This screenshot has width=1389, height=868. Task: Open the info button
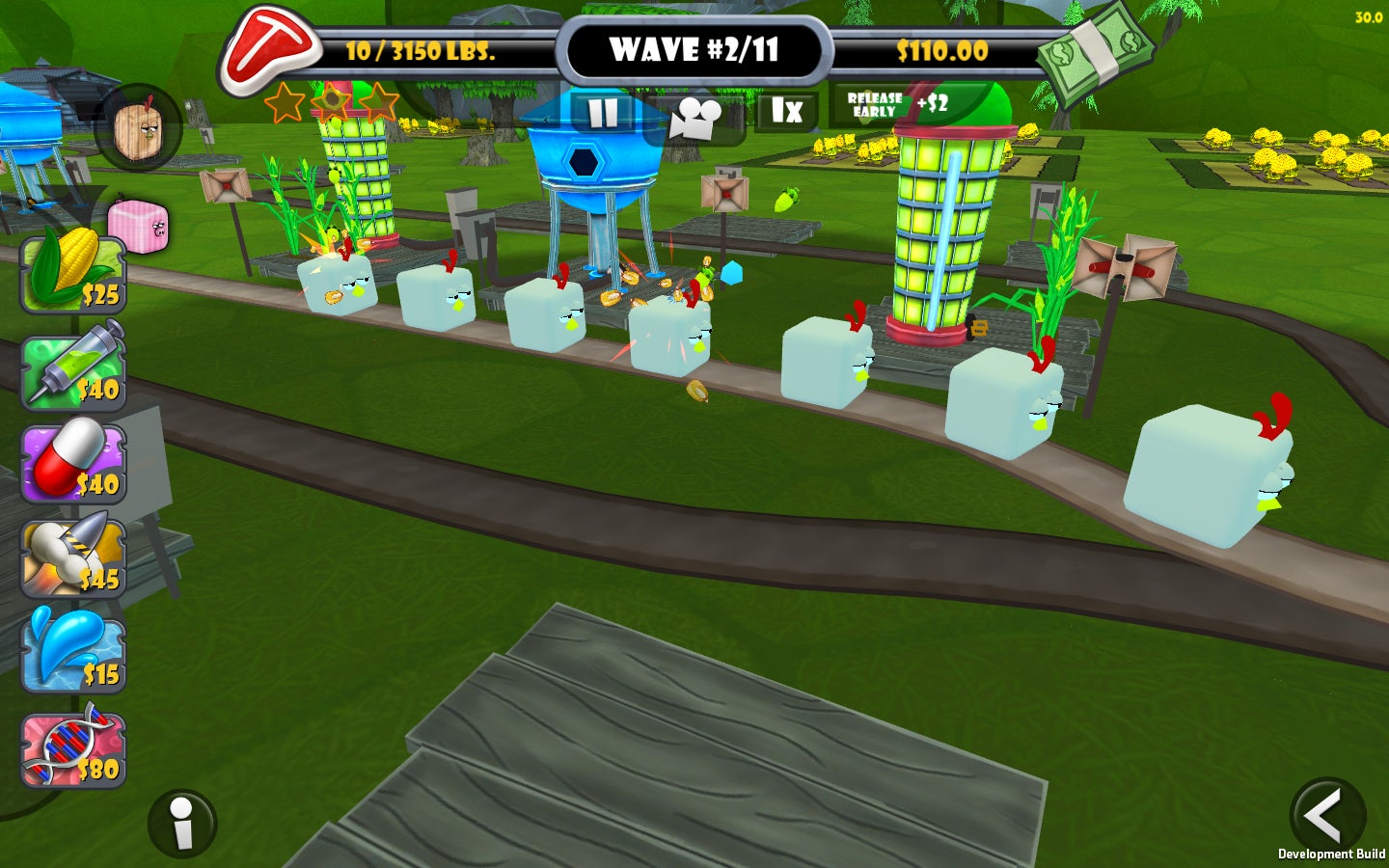point(182,824)
